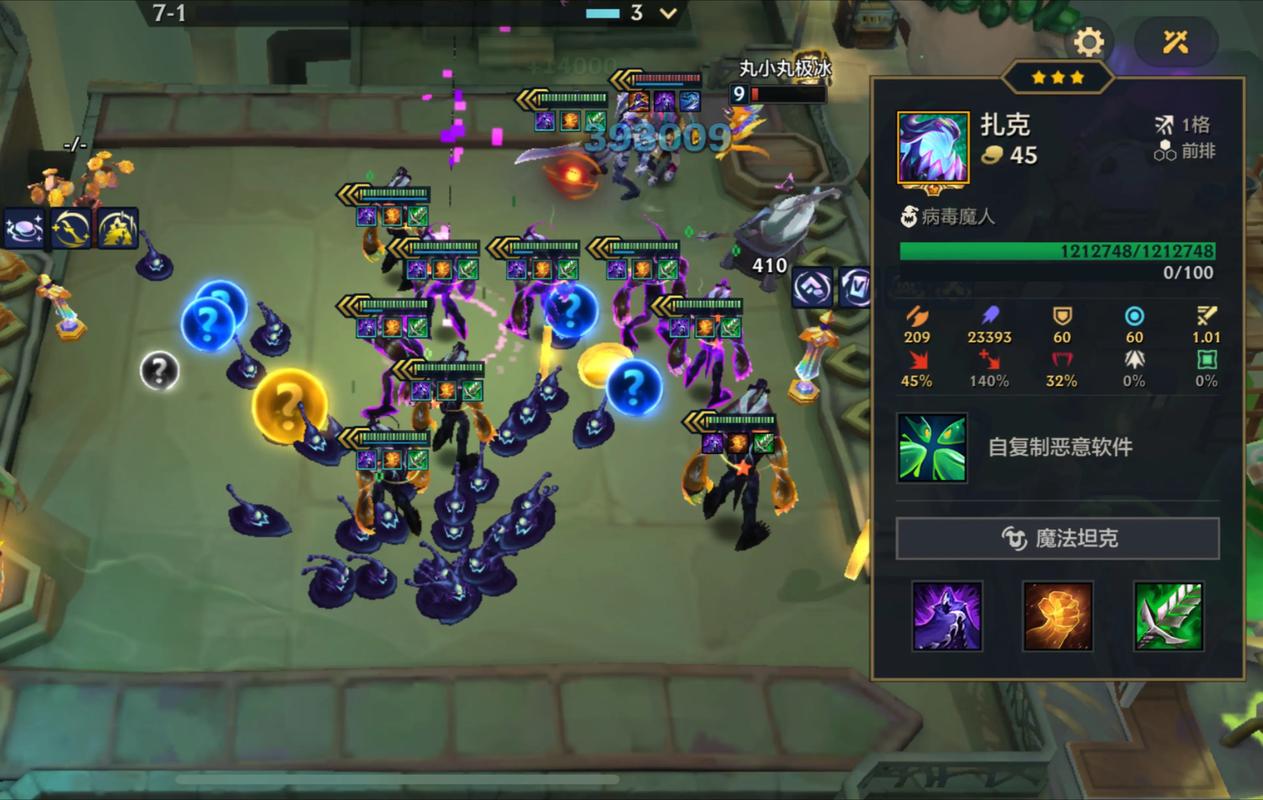Open the planet-with-stars augment icon

[x=21, y=228]
